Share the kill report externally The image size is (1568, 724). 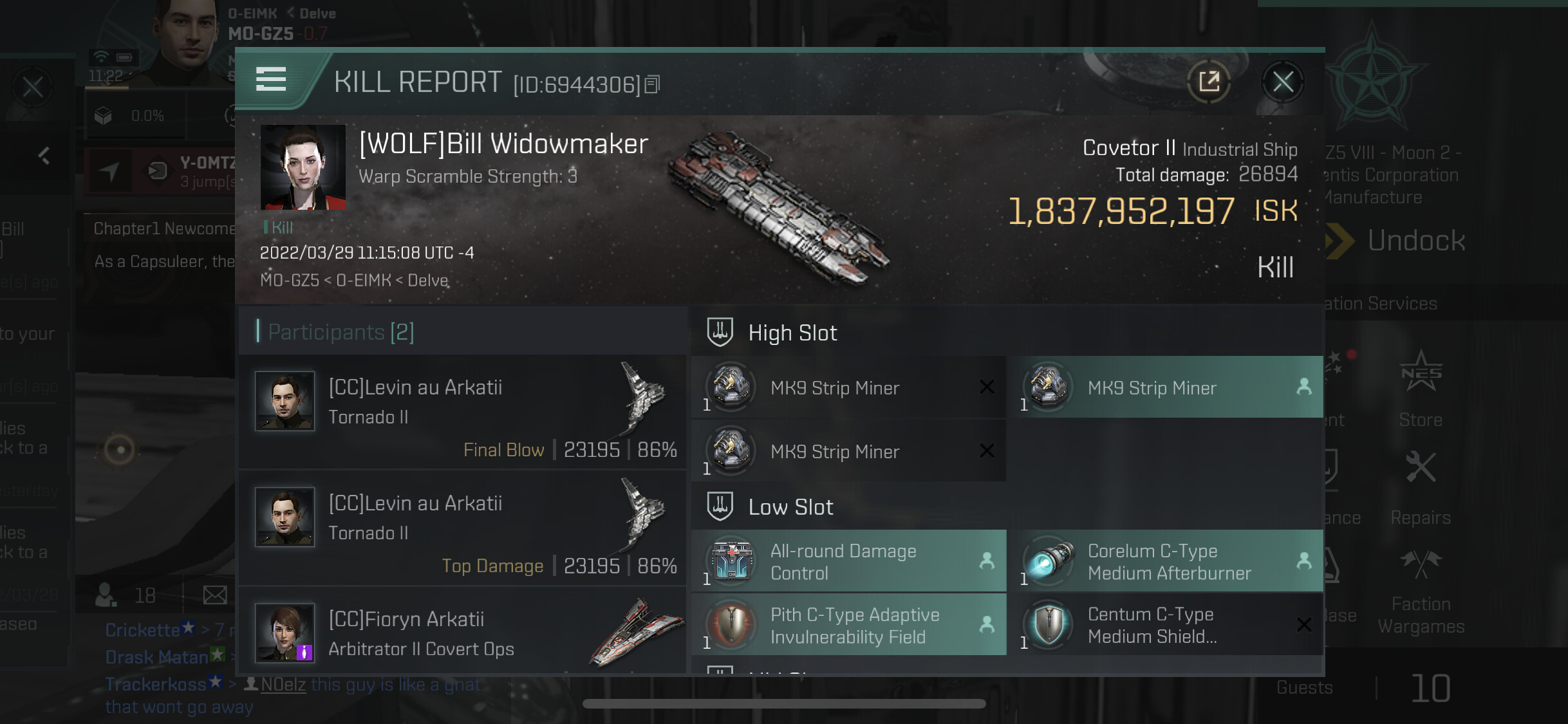(1209, 82)
